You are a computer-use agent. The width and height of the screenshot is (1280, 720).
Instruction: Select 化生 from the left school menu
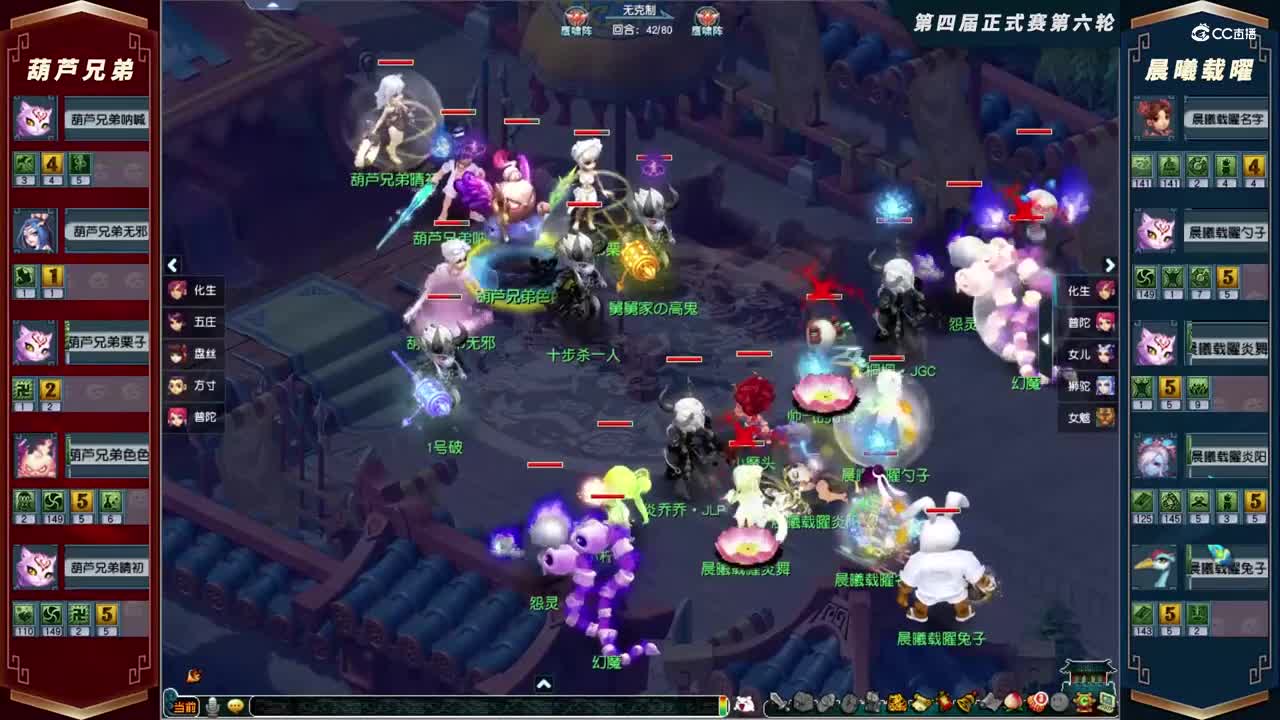click(x=196, y=291)
